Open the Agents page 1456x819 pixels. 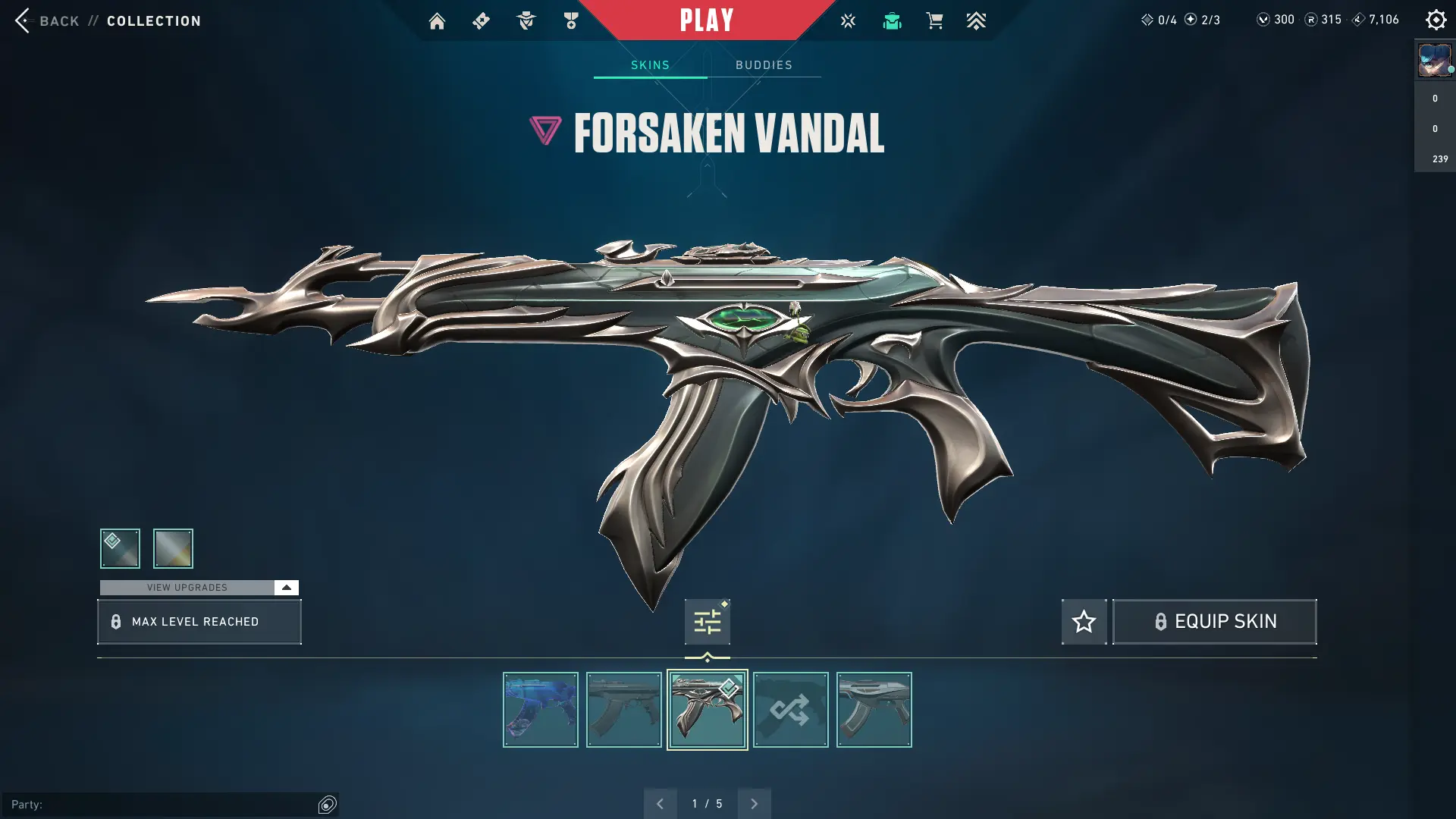tap(526, 20)
